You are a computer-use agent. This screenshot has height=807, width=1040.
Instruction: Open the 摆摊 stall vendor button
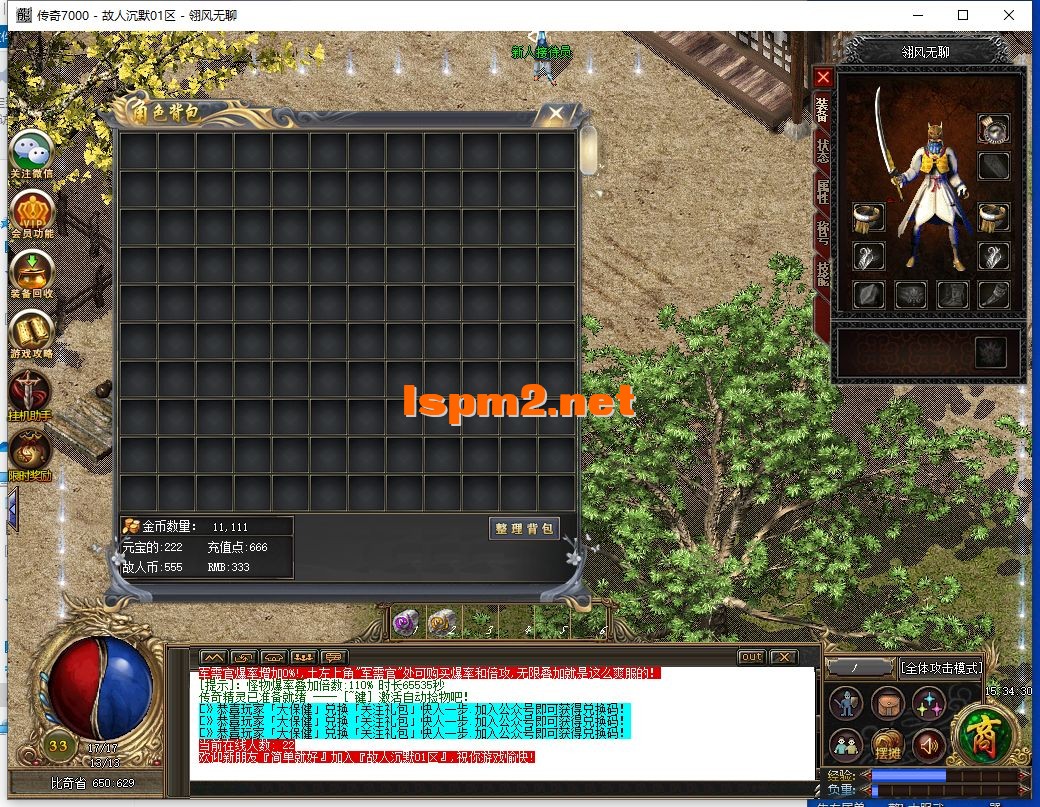click(888, 744)
